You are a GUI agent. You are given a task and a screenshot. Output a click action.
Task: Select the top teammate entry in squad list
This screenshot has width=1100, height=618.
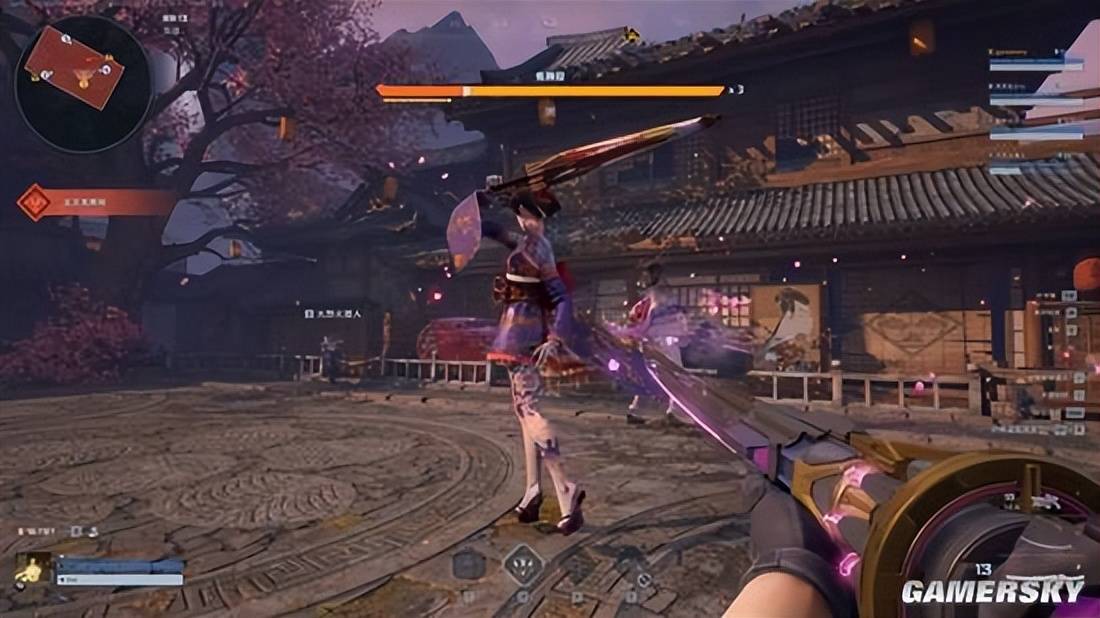point(1036,59)
